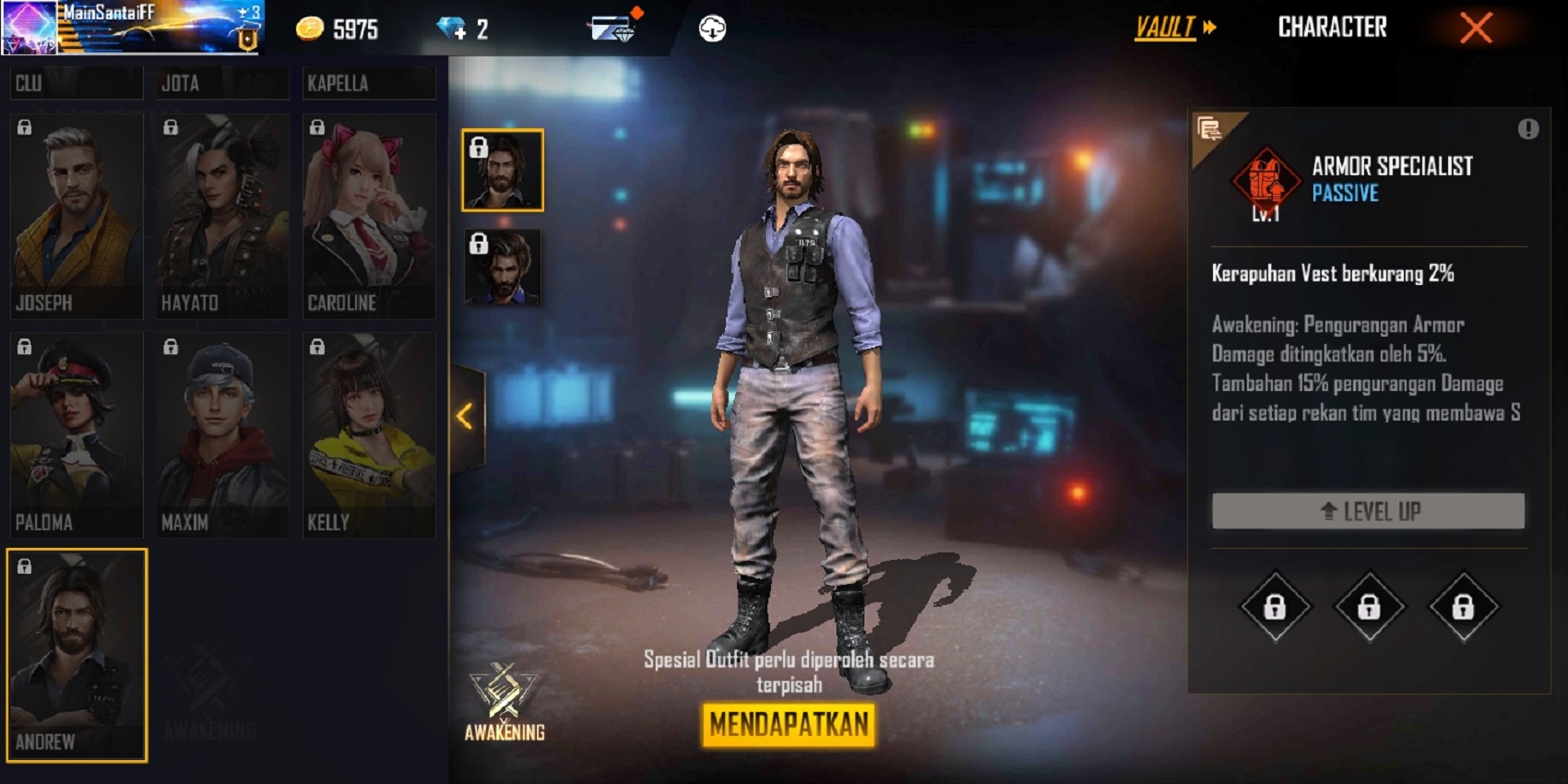1568x784 pixels.
Task: Select the Caroline character portrait
Action: click(x=369, y=212)
